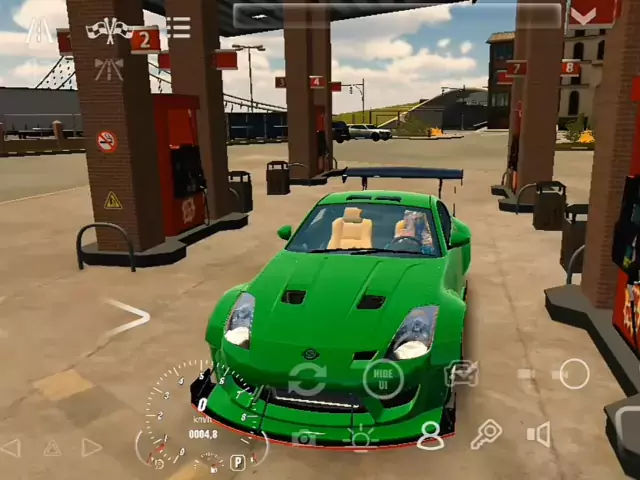640x480 pixels.
Task: Tap the car key icon
Action: [486, 434]
